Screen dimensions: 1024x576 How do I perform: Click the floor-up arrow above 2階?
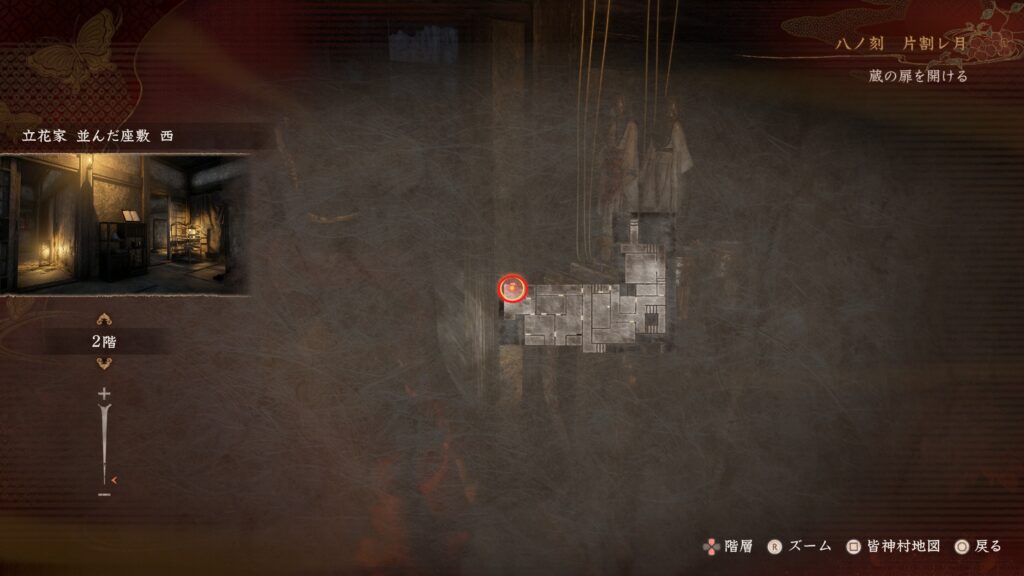pos(104,320)
